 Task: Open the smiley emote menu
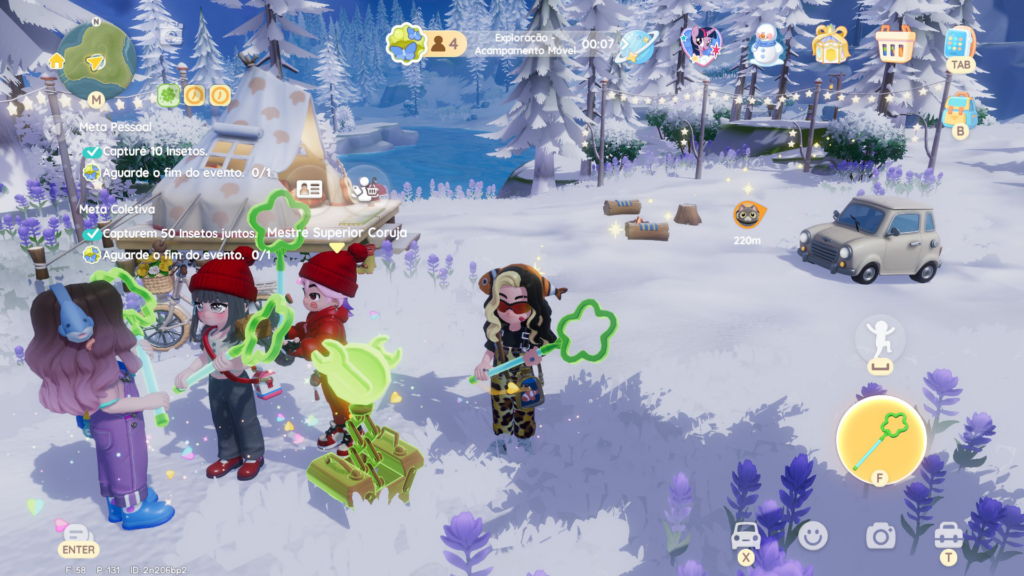(813, 536)
